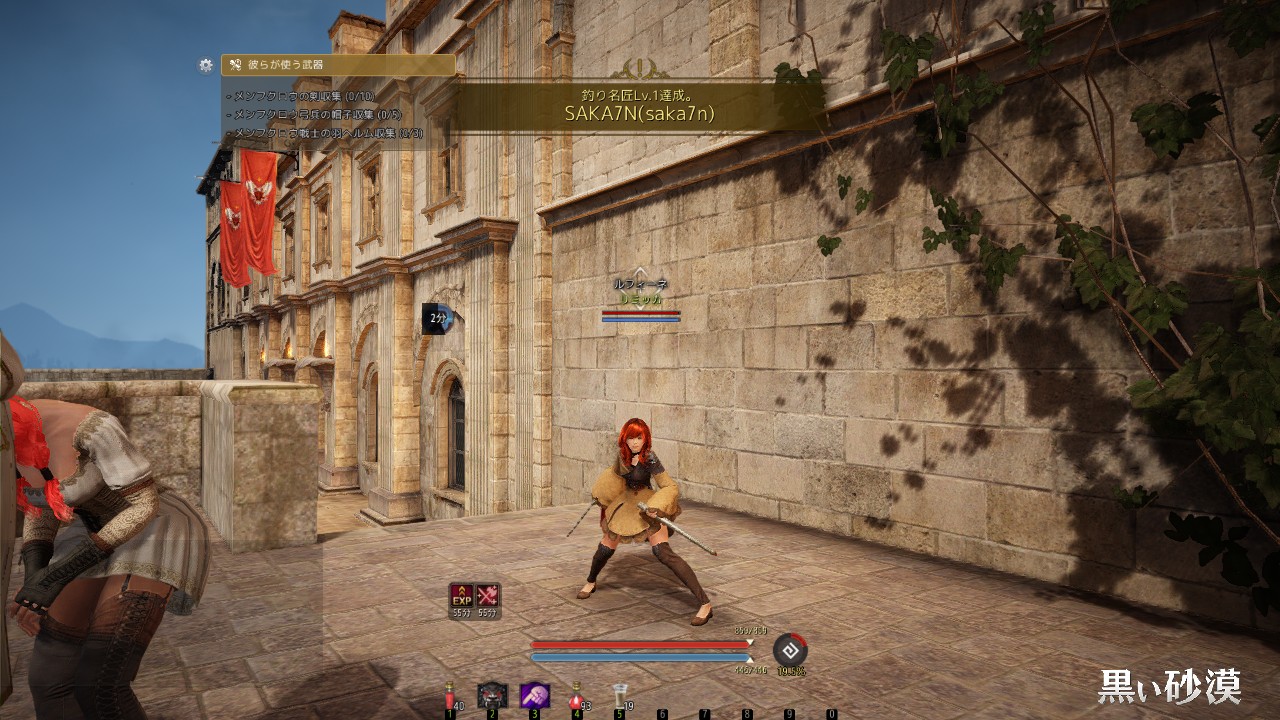Click the crossed weapons buff icon
The height and width of the screenshot is (720, 1280).
488,596
